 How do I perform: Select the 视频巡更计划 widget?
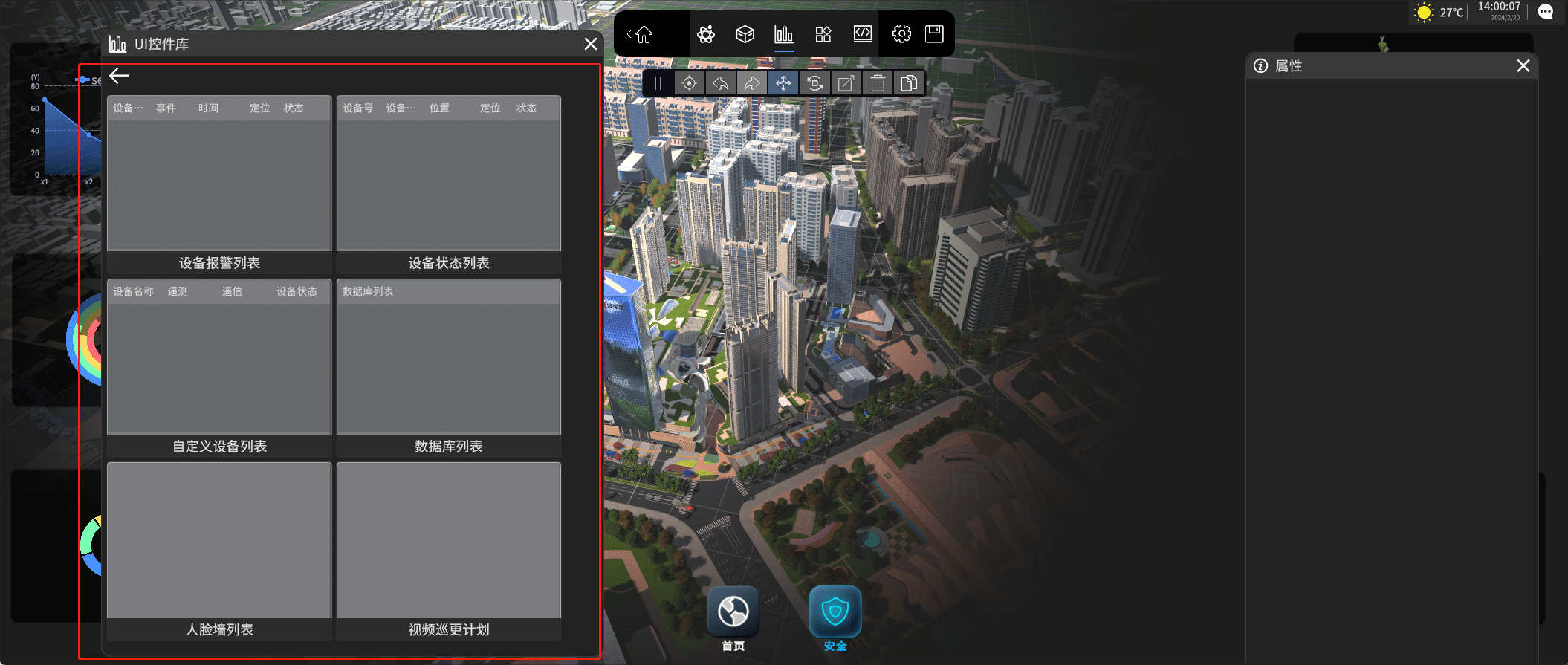(449, 550)
